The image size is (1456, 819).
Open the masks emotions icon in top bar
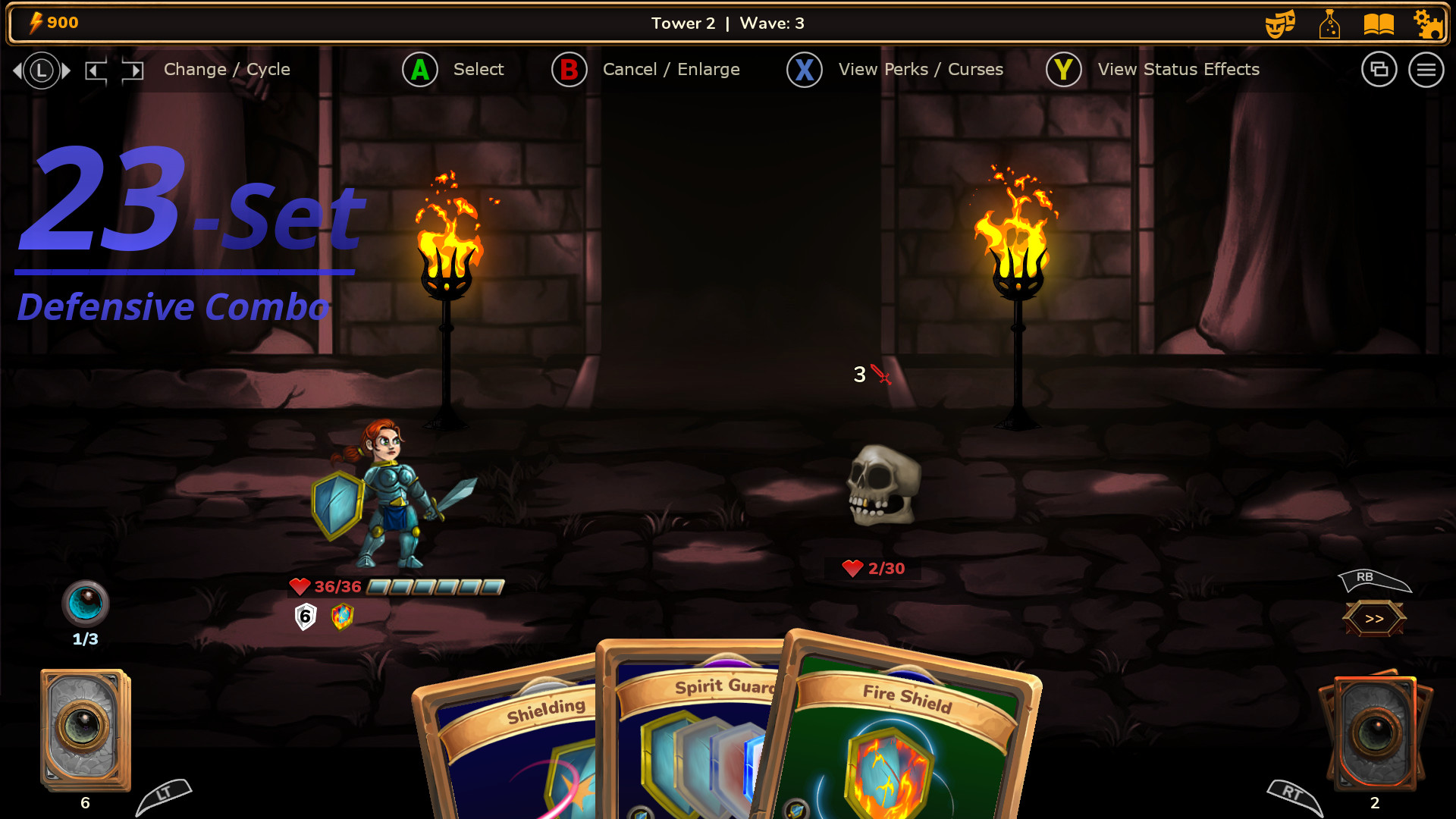click(x=1280, y=24)
